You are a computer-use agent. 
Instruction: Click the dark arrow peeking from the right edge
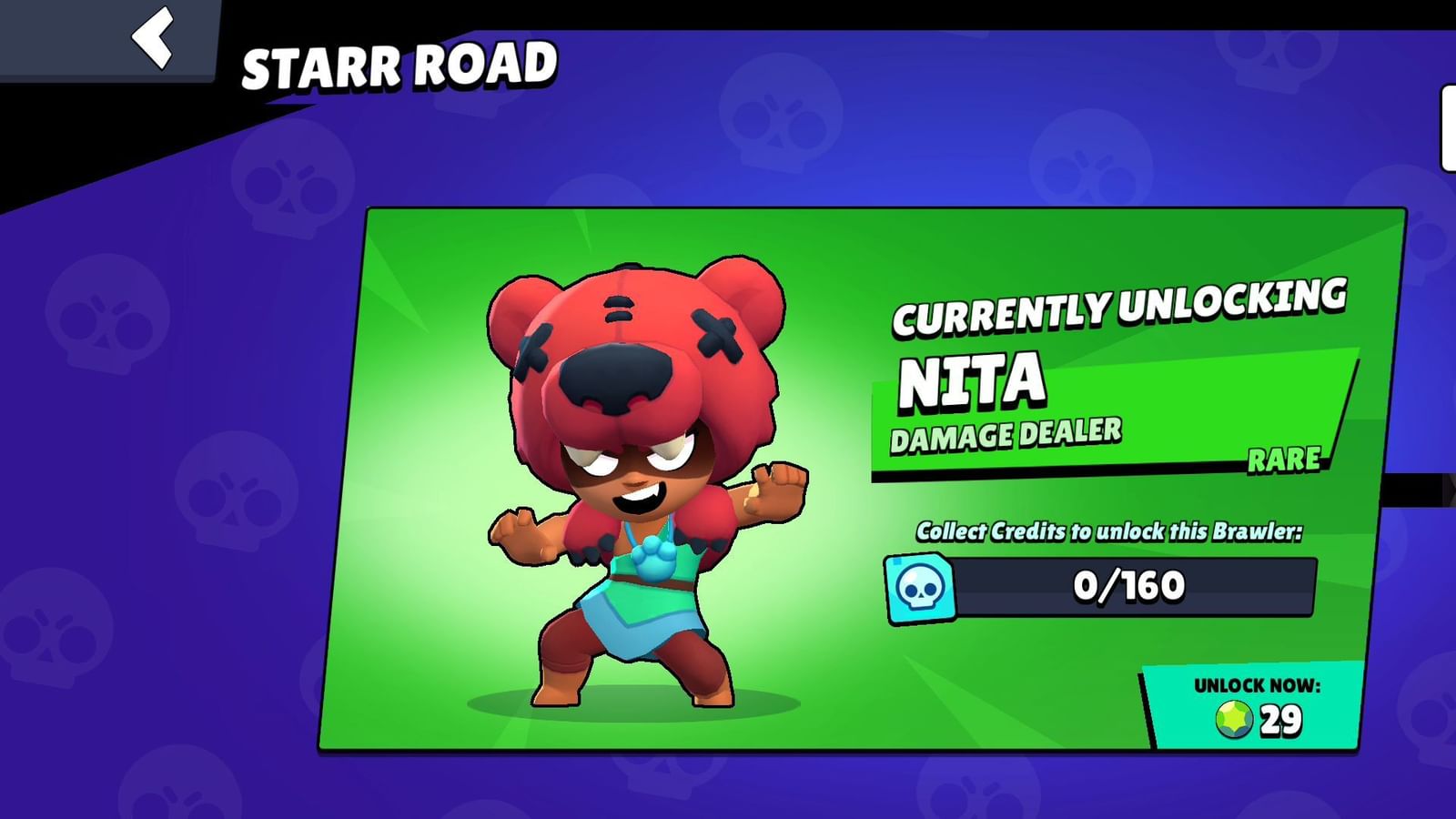click(1445, 487)
